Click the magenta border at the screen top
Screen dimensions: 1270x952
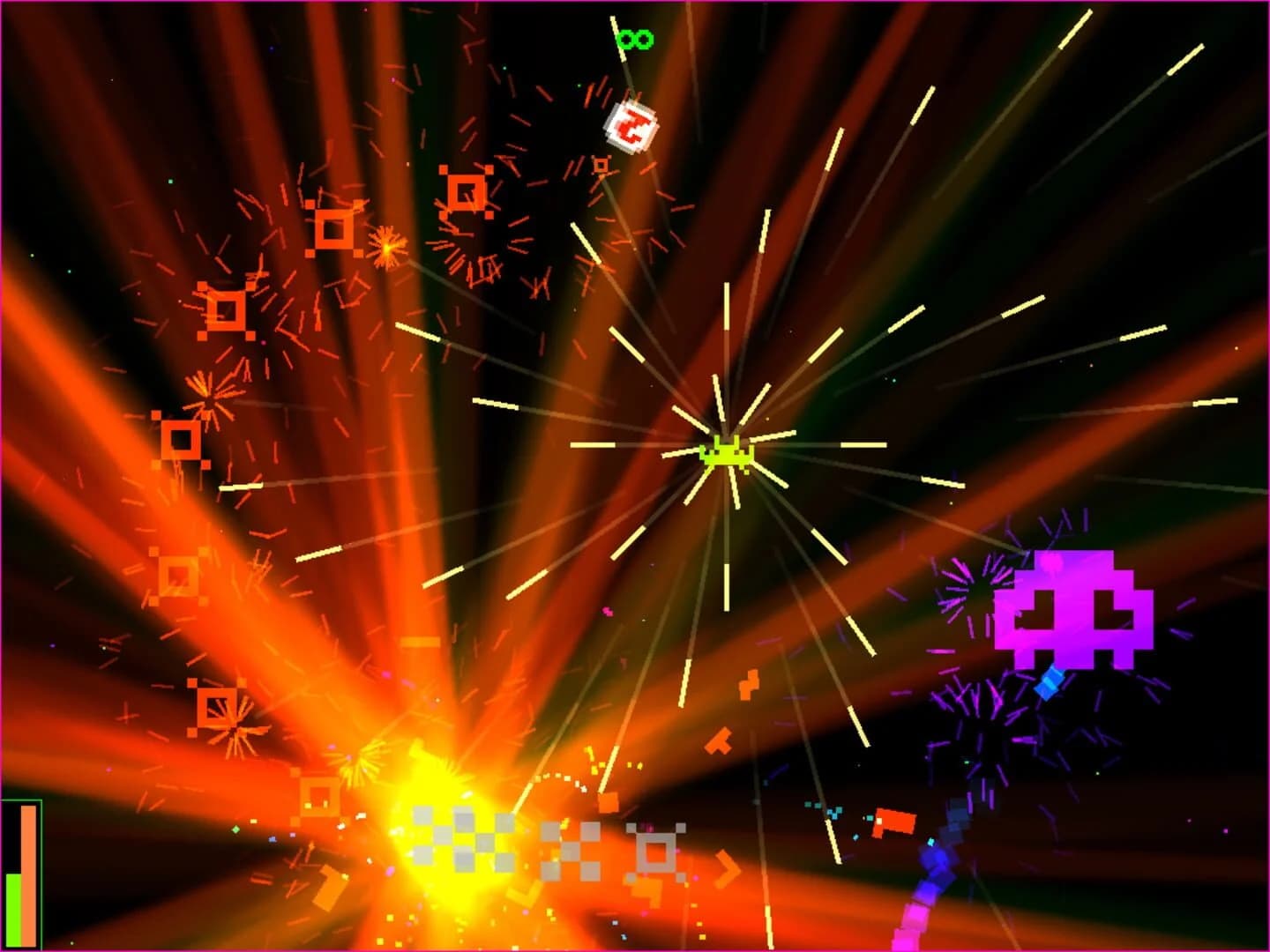coord(635,4)
